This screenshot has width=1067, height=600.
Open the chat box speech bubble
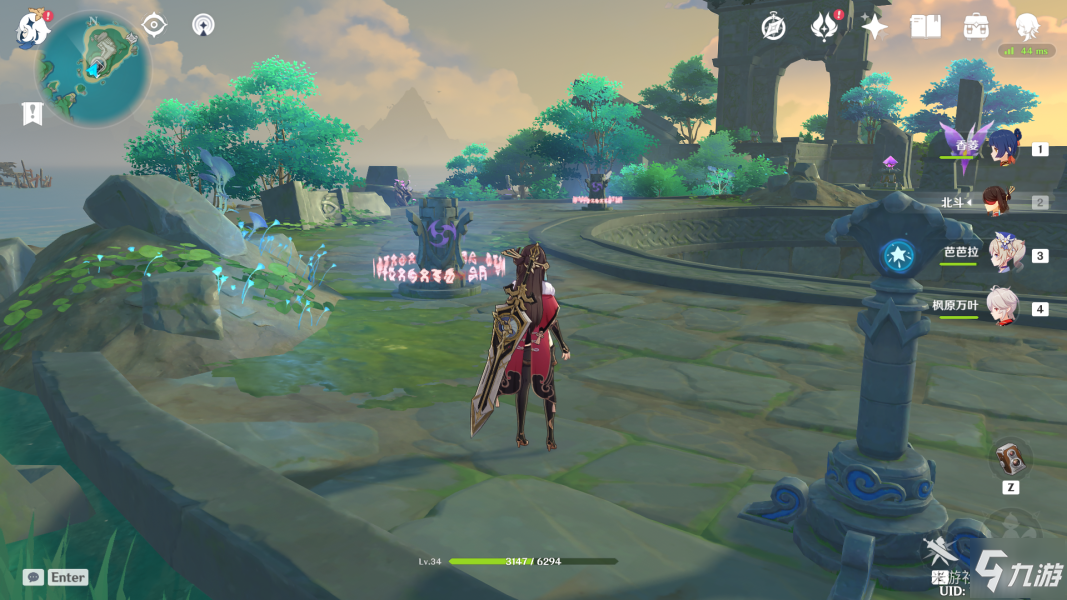tap(33, 577)
